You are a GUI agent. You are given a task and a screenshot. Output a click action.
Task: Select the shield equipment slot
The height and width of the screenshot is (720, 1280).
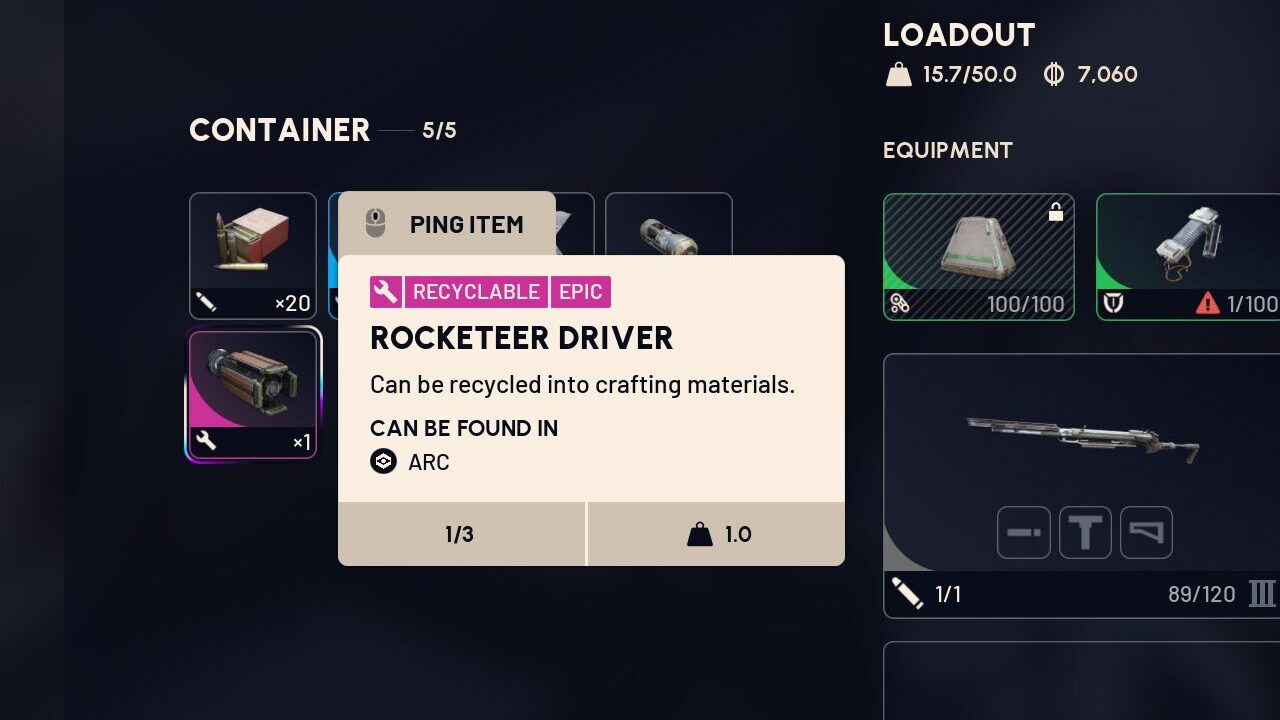[1187, 256]
